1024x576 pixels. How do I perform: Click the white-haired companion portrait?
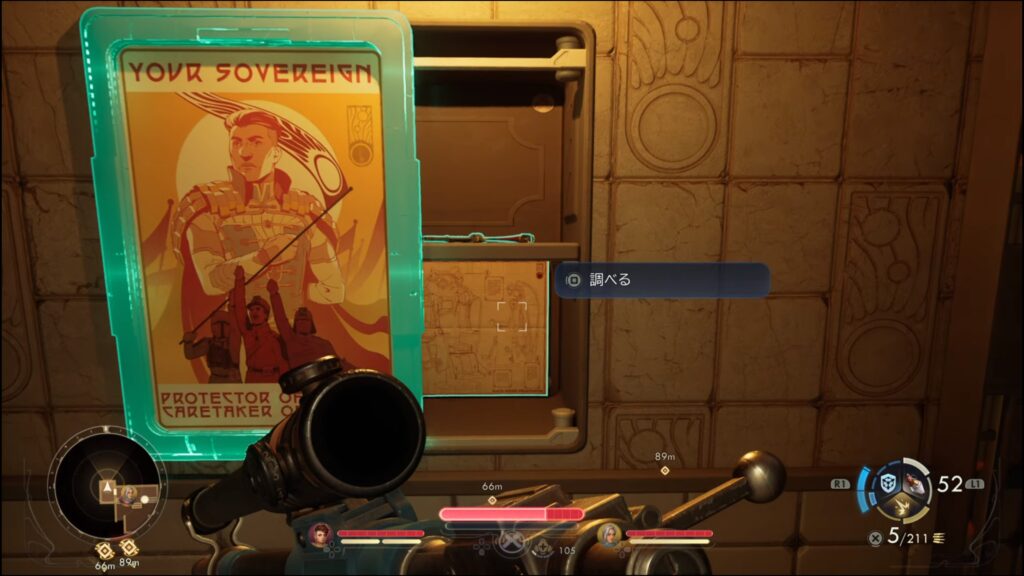[x=609, y=534]
